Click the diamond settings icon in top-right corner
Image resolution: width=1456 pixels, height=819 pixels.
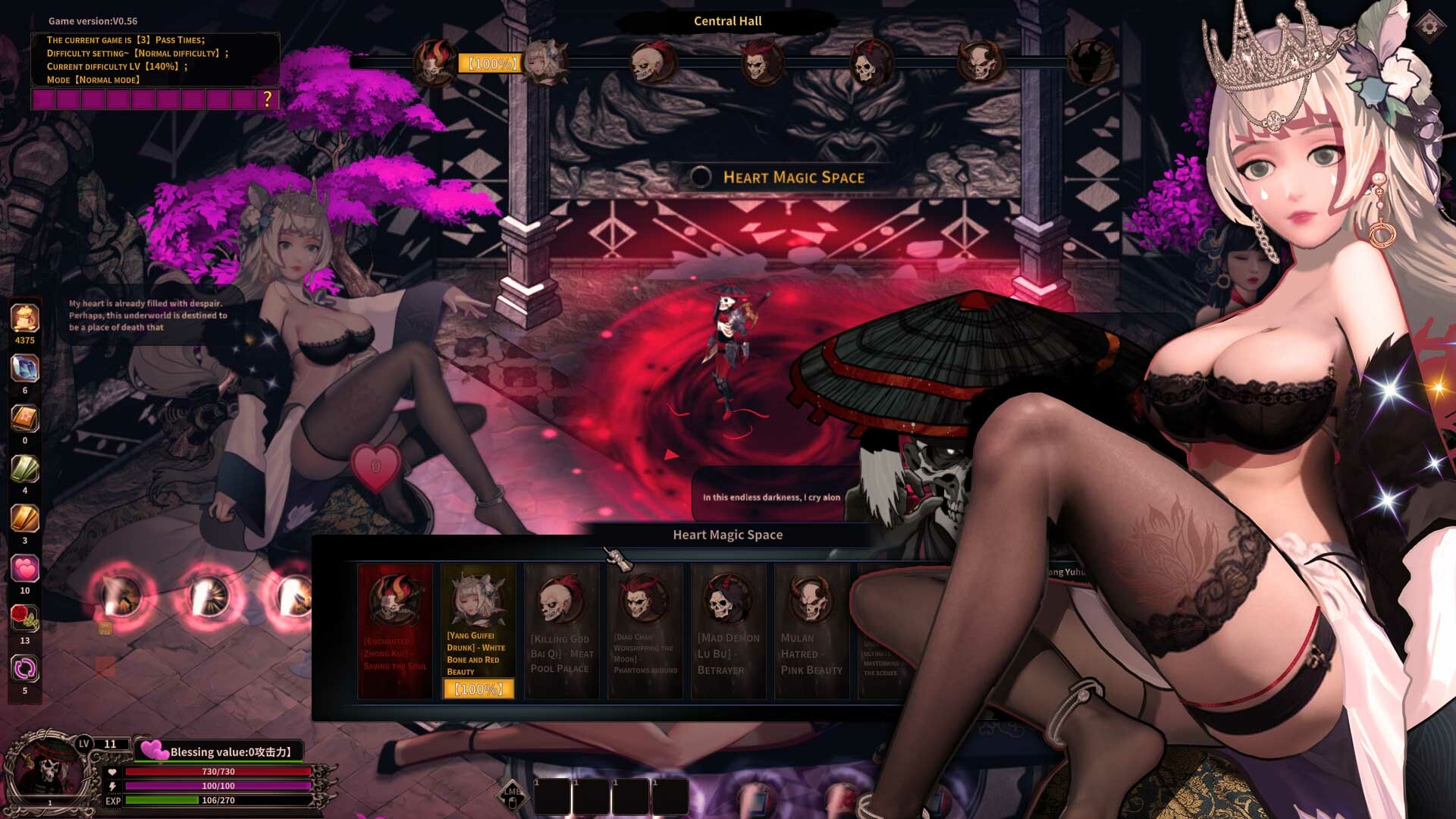[1429, 27]
